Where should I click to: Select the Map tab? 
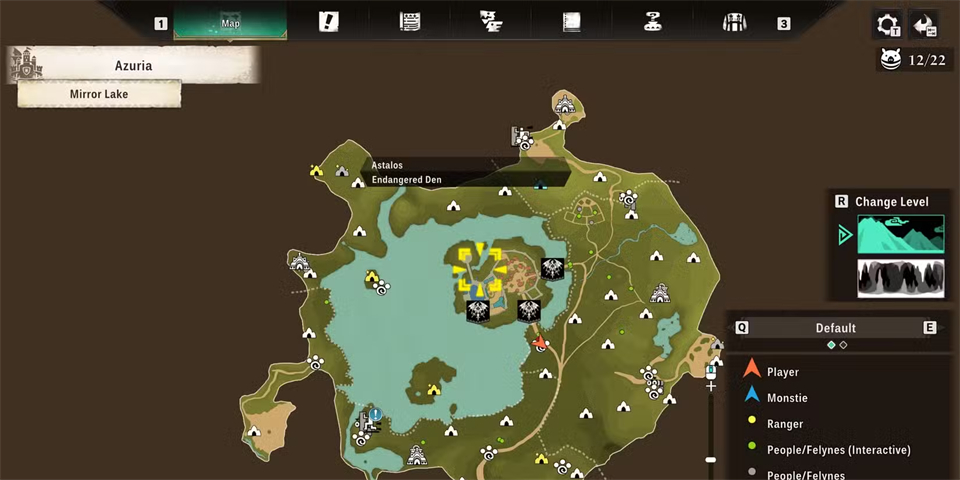tap(230, 22)
